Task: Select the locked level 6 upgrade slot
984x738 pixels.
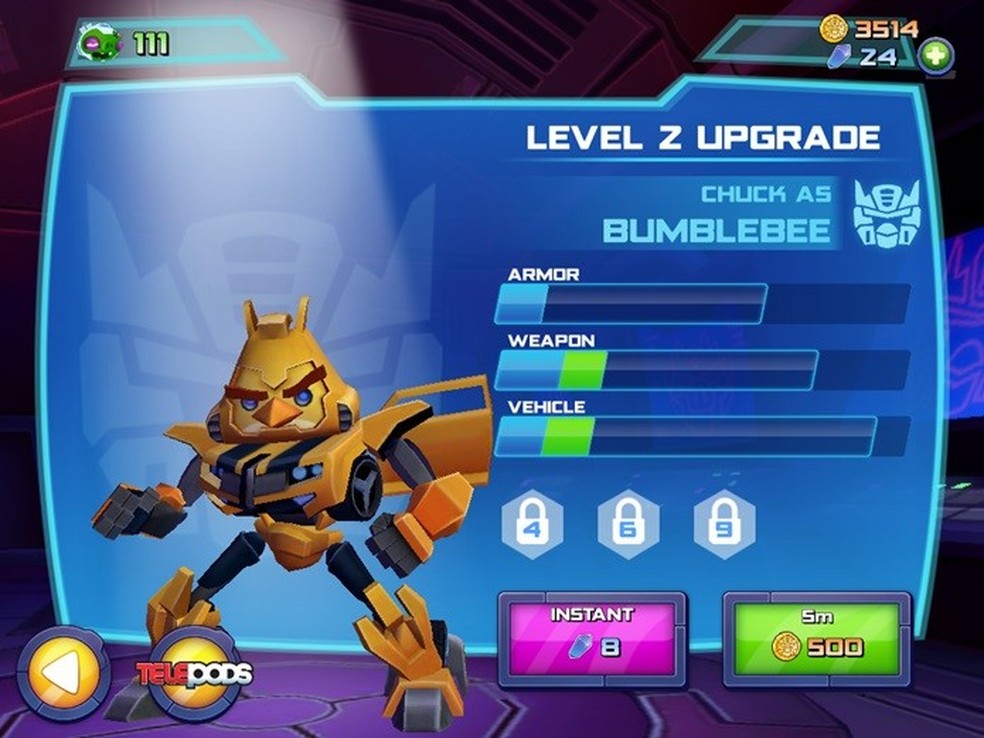Action: pyautogui.click(x=627, y=524)
